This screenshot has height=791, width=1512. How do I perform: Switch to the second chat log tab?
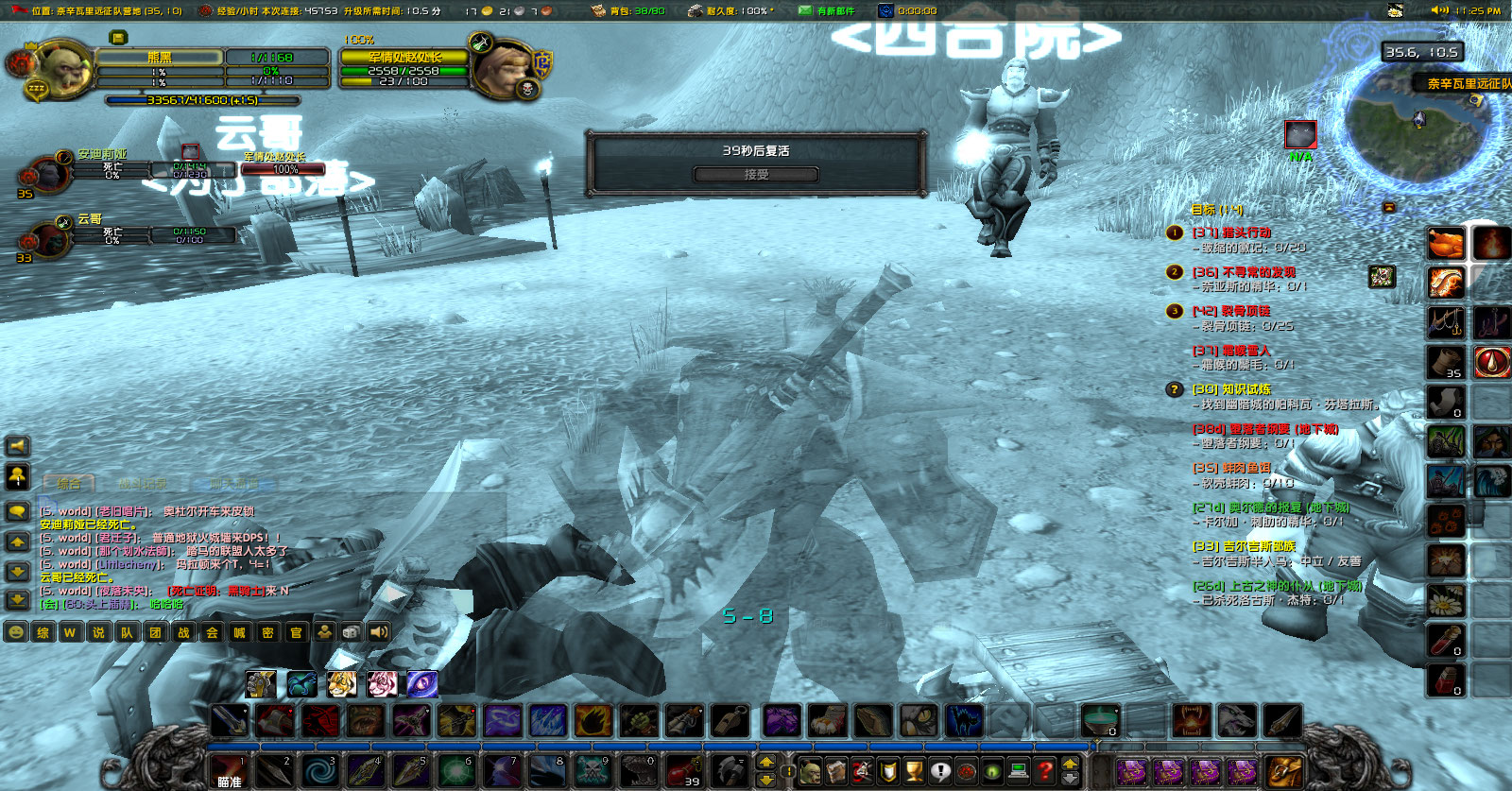coord(143,482)
